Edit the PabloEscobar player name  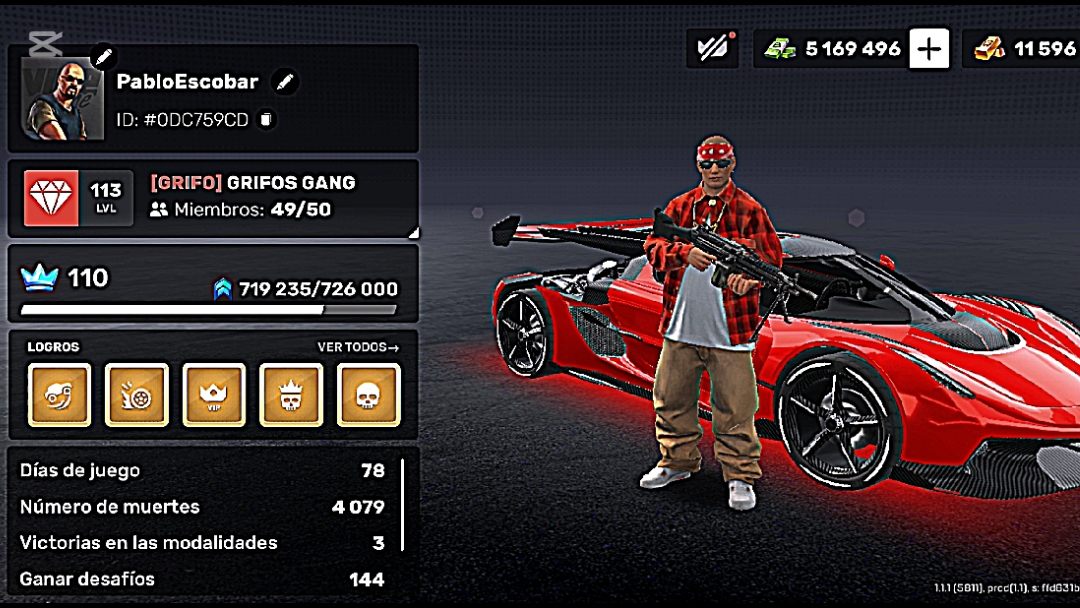tap(285, 82)
